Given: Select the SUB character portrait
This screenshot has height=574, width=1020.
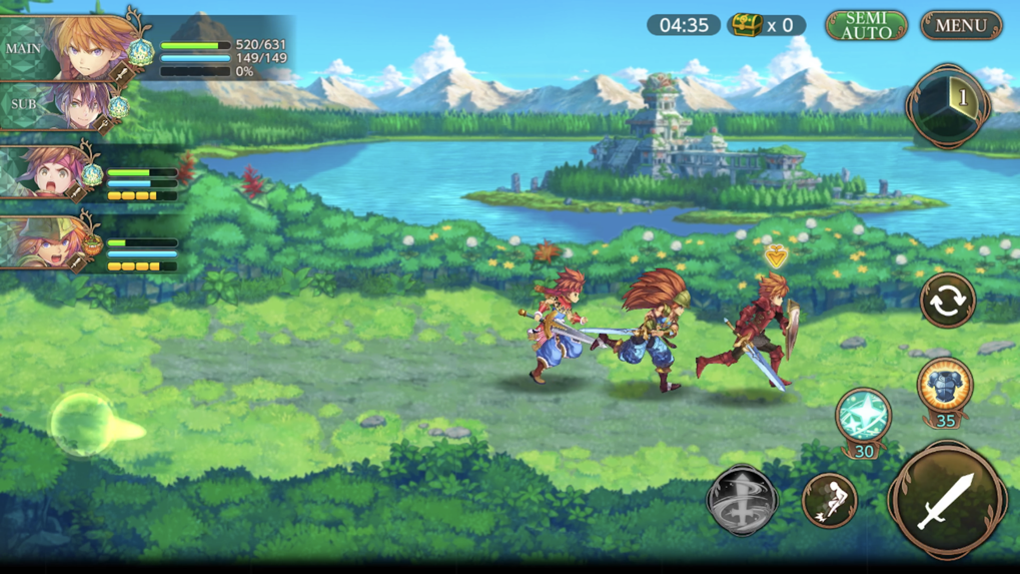Looking at the screenshot, I should click(x=78, y=106).
